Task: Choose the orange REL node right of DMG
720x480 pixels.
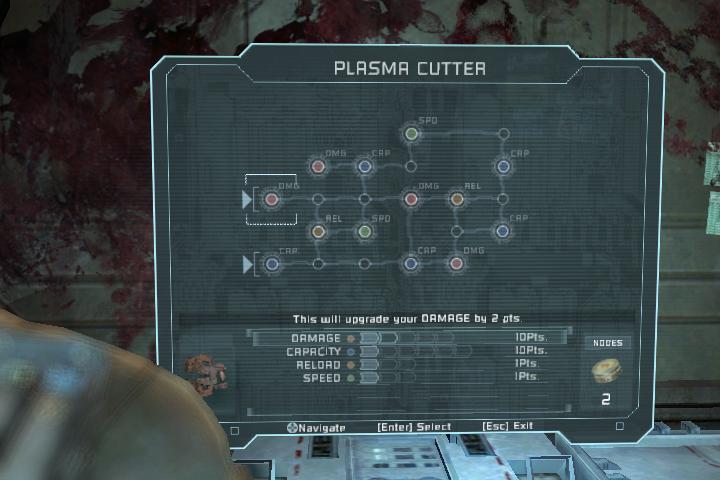Action: [457, 199]
